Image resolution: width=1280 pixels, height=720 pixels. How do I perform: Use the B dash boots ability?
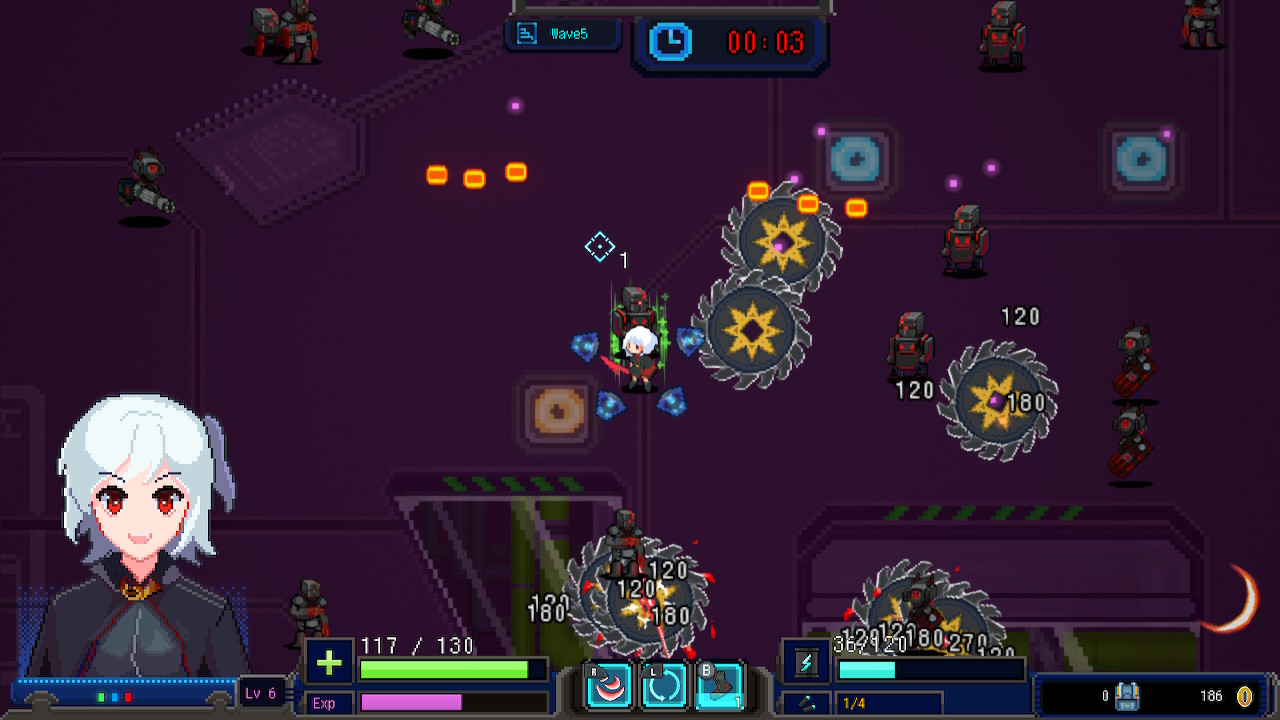tap(719, 685)
